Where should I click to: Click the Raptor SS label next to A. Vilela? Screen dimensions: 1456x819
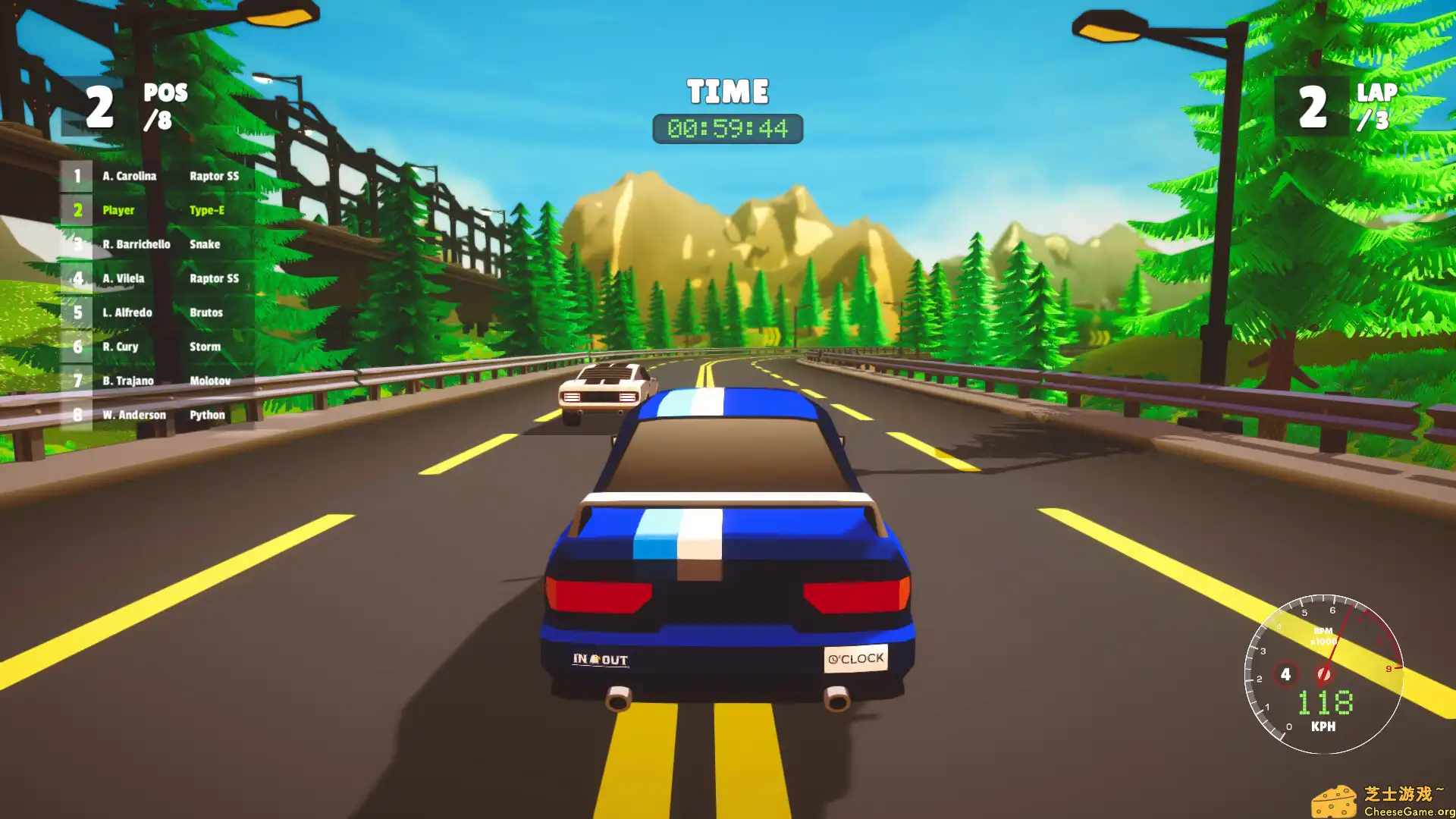pos(215,278)
